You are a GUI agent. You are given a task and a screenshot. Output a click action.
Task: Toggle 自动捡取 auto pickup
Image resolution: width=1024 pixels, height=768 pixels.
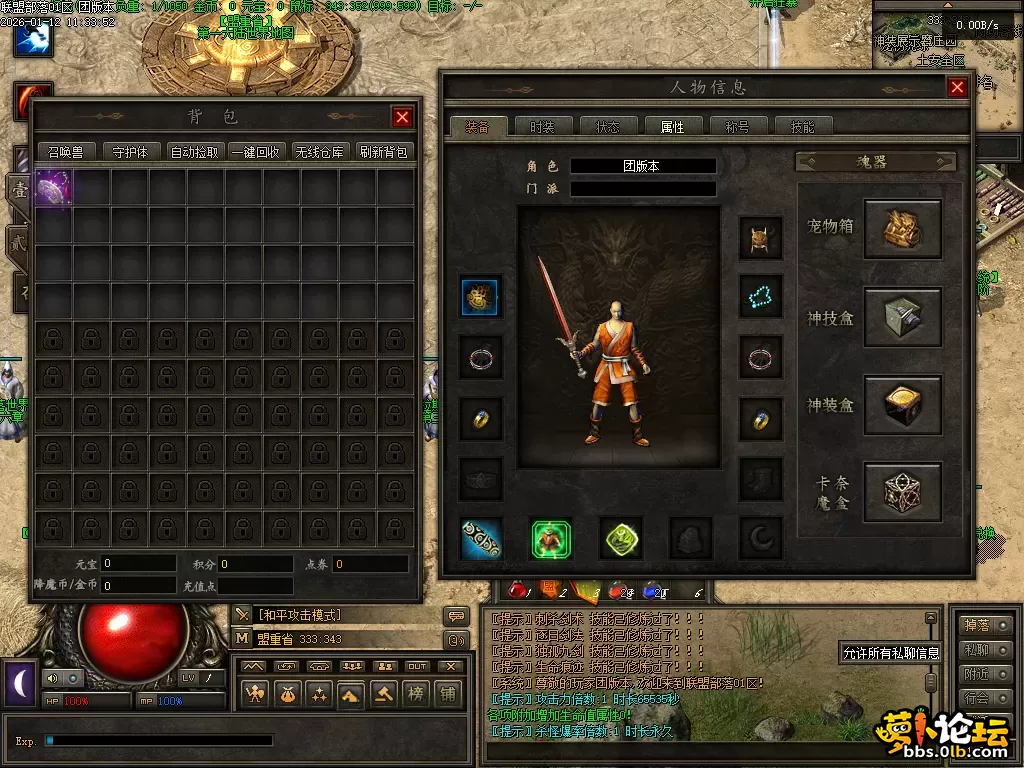tap(195, 152)
